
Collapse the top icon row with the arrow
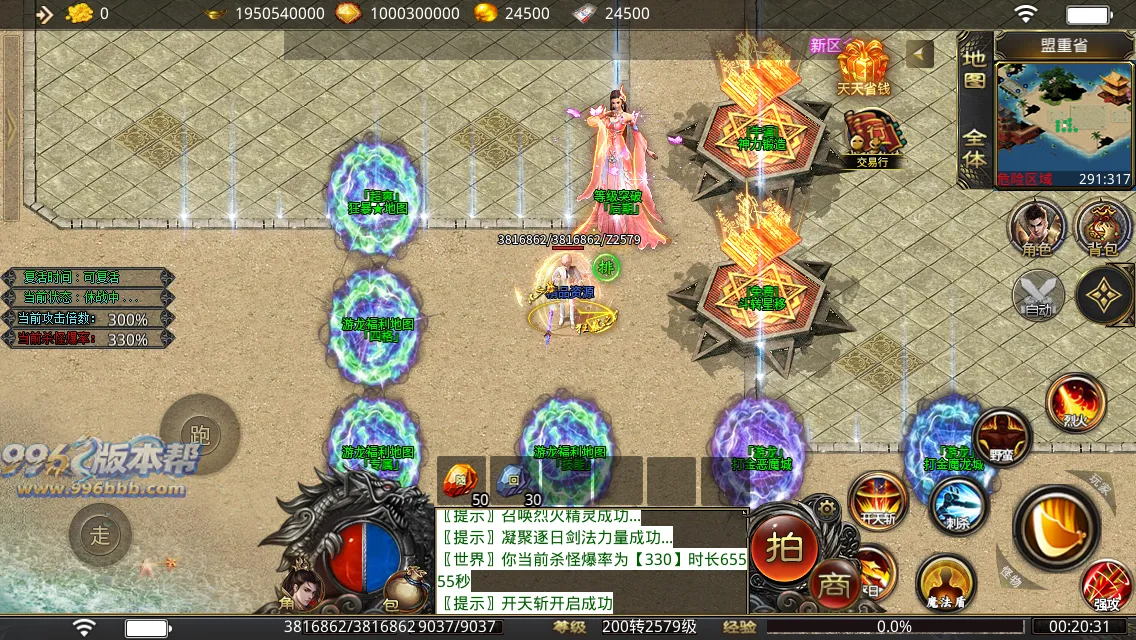919,54
